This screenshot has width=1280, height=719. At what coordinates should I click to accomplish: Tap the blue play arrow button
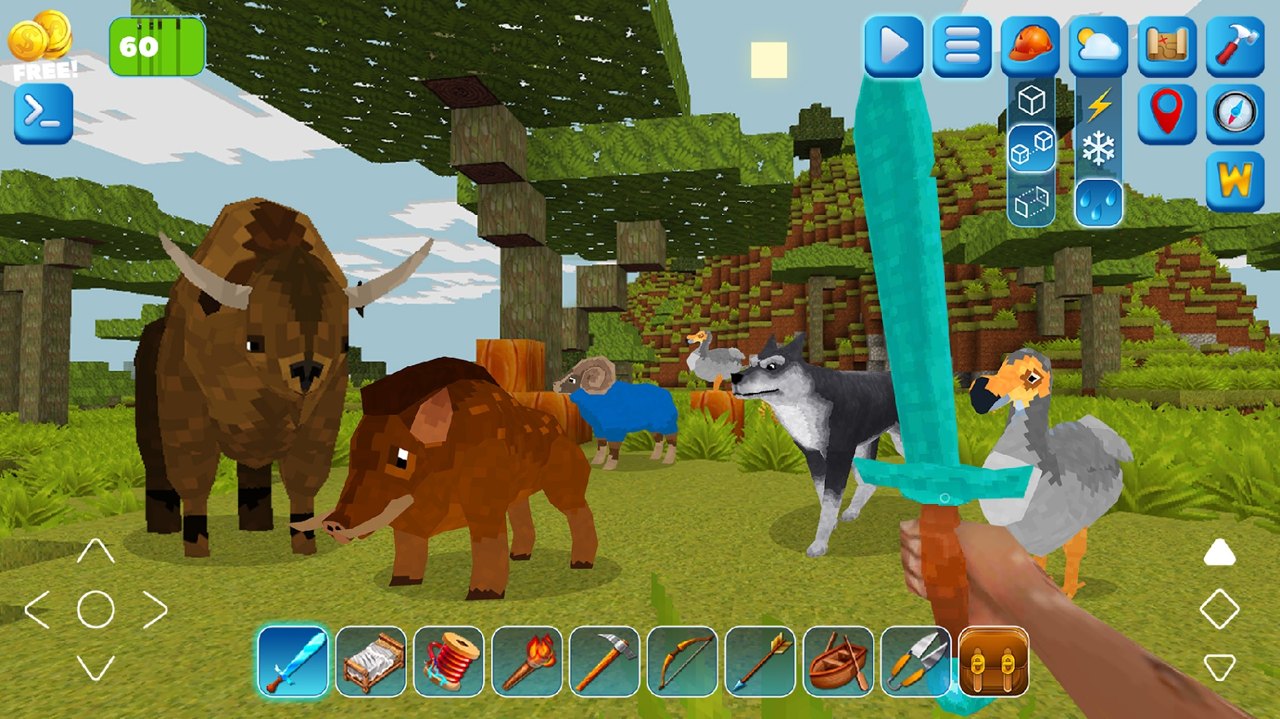click(x=893, y=46)
